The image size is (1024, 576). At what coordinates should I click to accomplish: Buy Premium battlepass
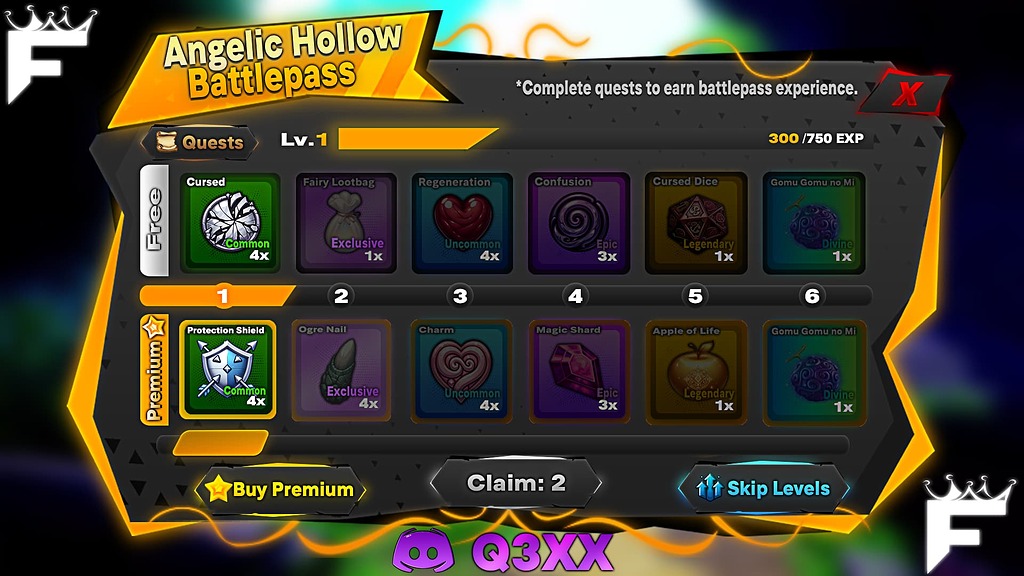pos(281,489)
